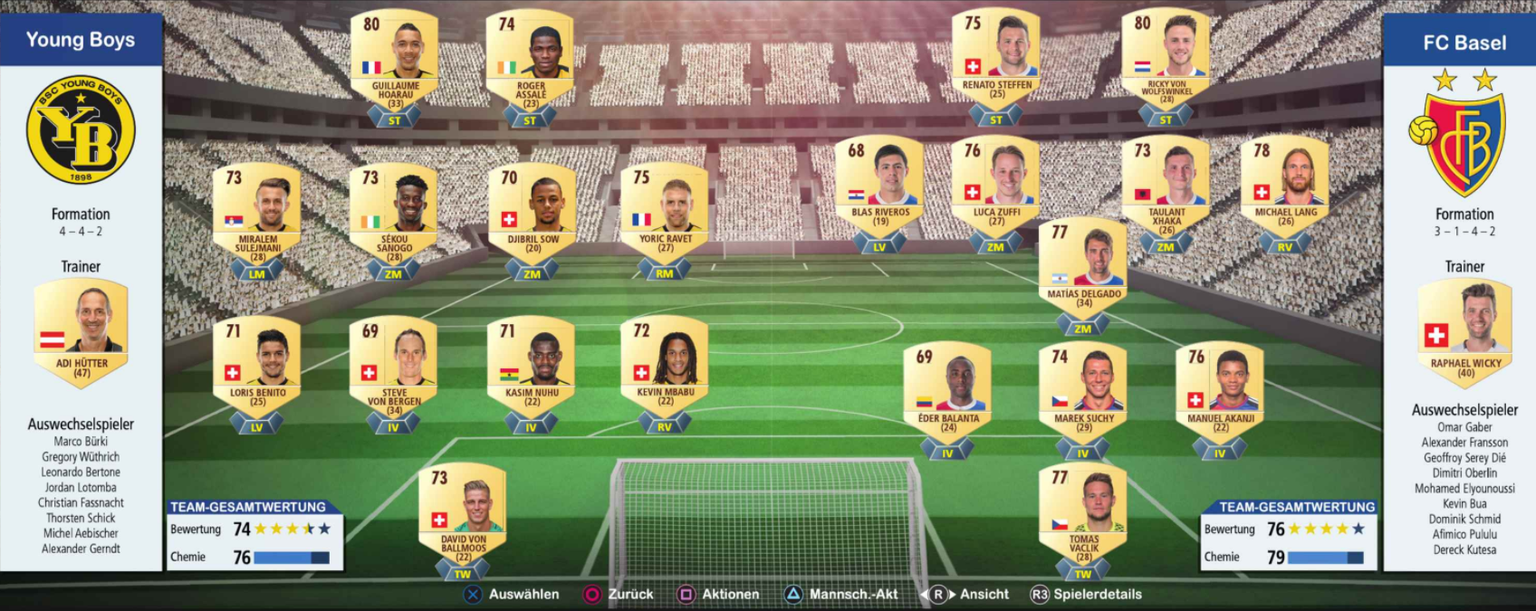Select Matías Delgado's midfielder card

[1083, 270]
